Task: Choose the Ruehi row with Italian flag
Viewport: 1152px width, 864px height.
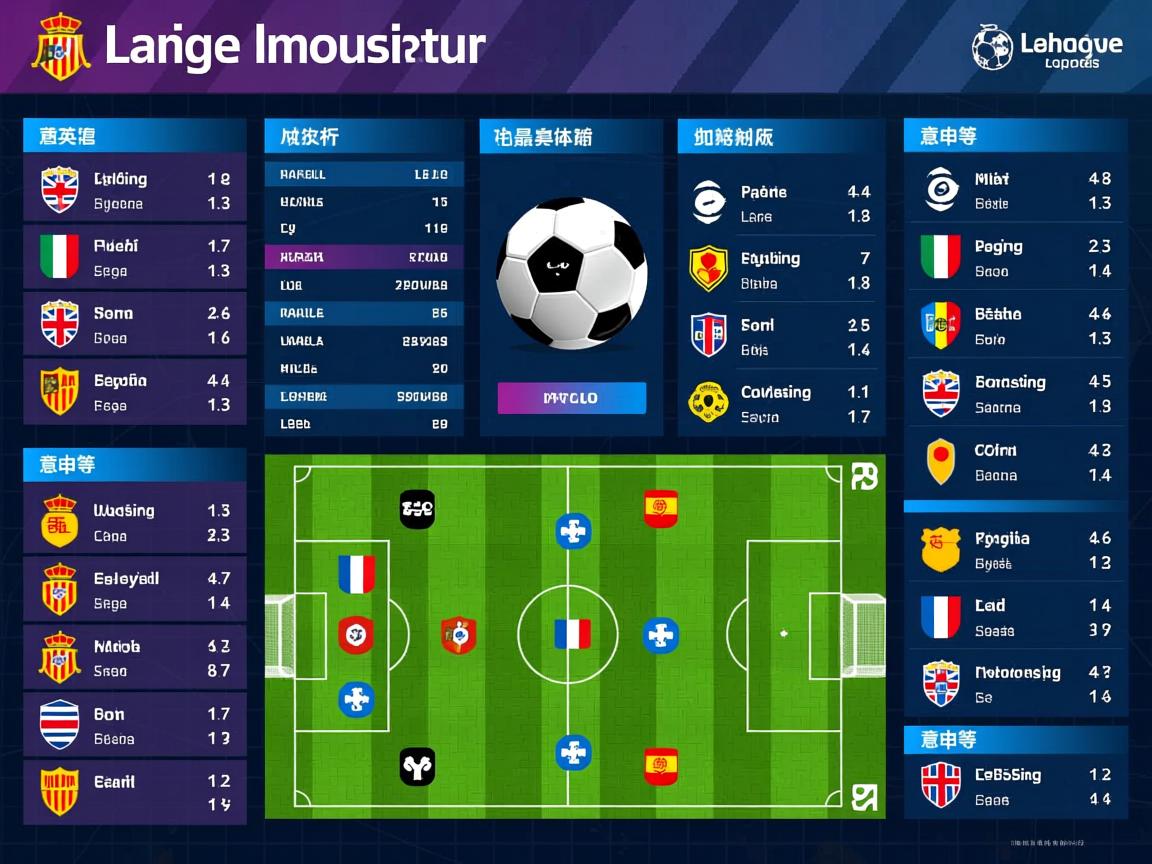Action: [x=134, y=257]
